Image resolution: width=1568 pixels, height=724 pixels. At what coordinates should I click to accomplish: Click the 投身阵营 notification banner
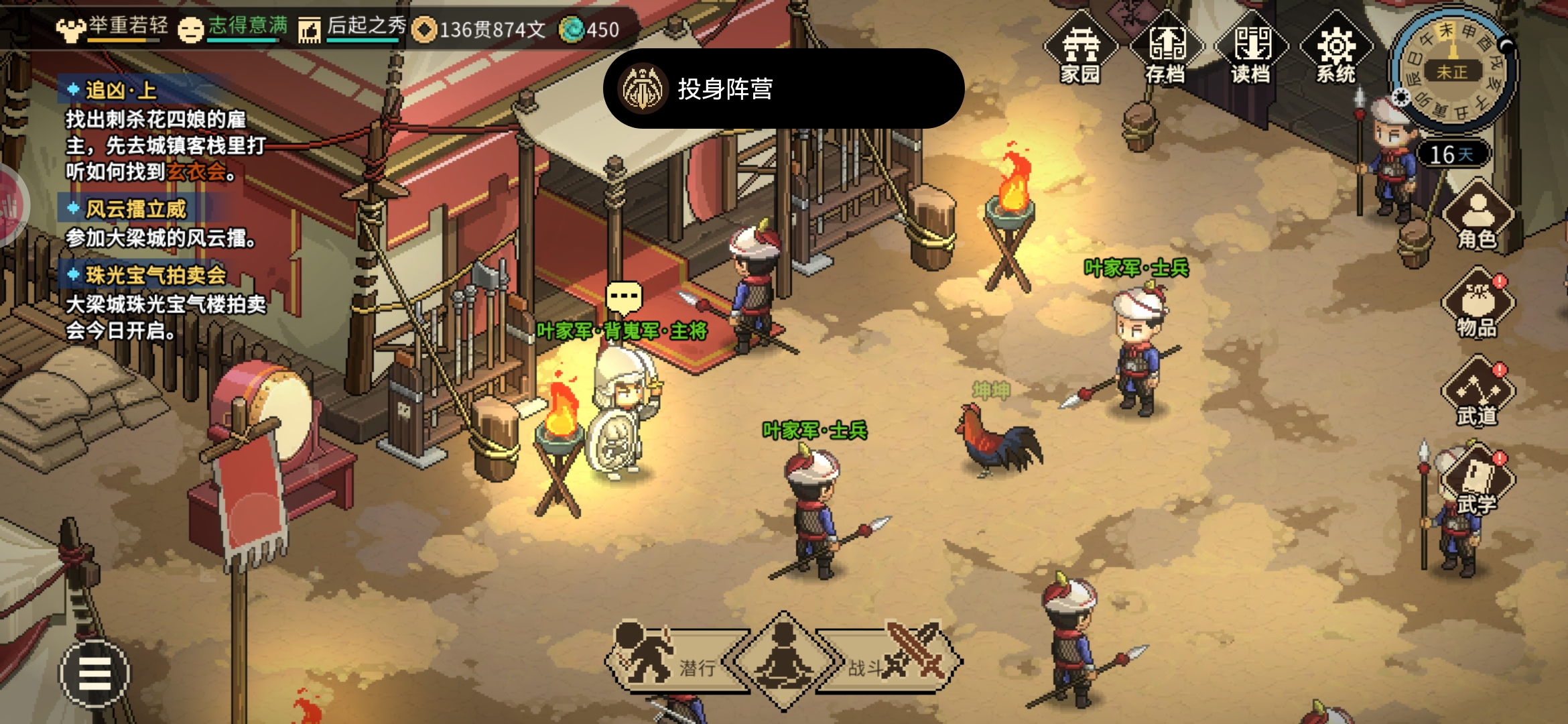pyautogui.click(x=783, y=88)
